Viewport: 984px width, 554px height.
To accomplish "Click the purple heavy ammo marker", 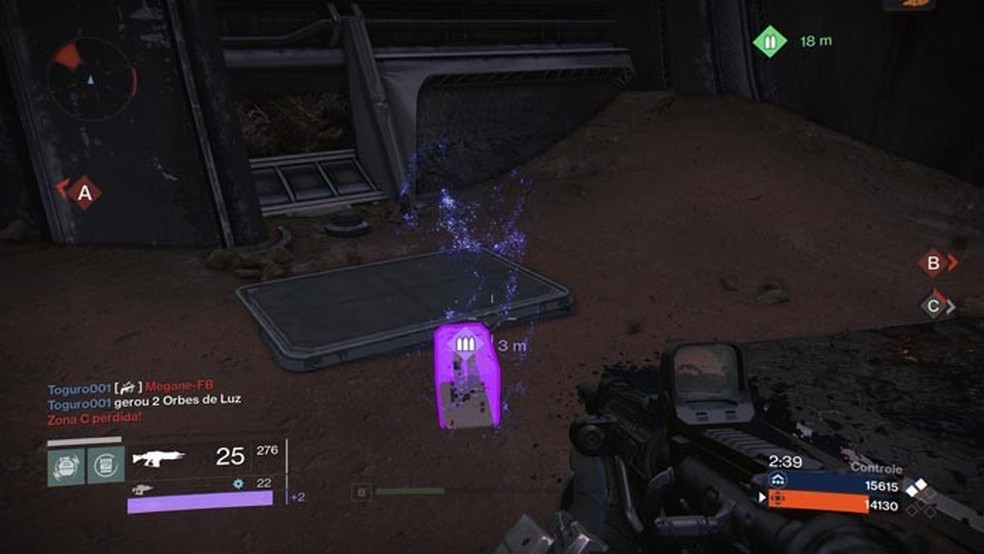I will (x=463, y=345).
